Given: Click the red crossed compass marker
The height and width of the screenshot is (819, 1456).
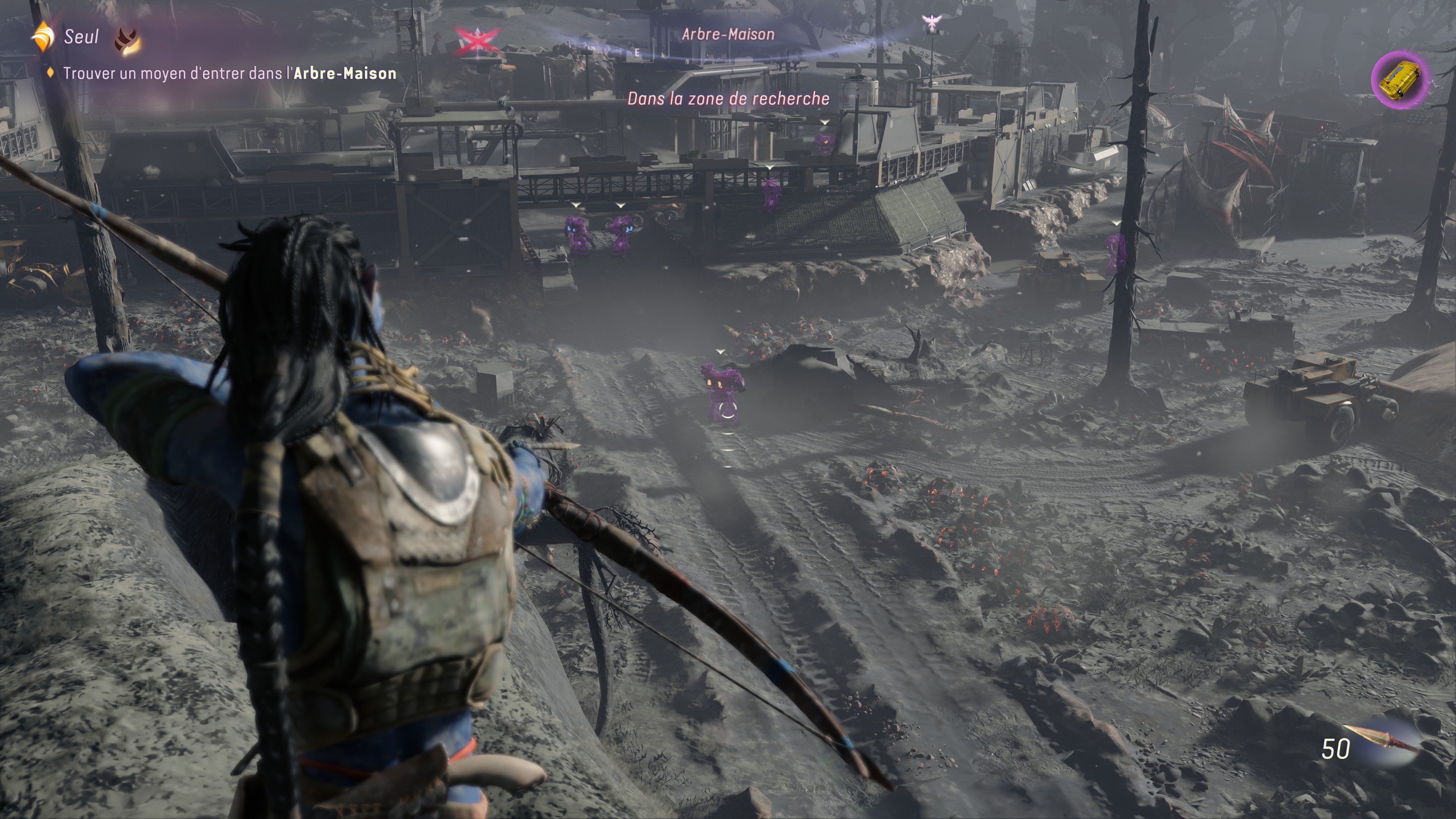Looking at the screenshot, I should pos(478,40).
